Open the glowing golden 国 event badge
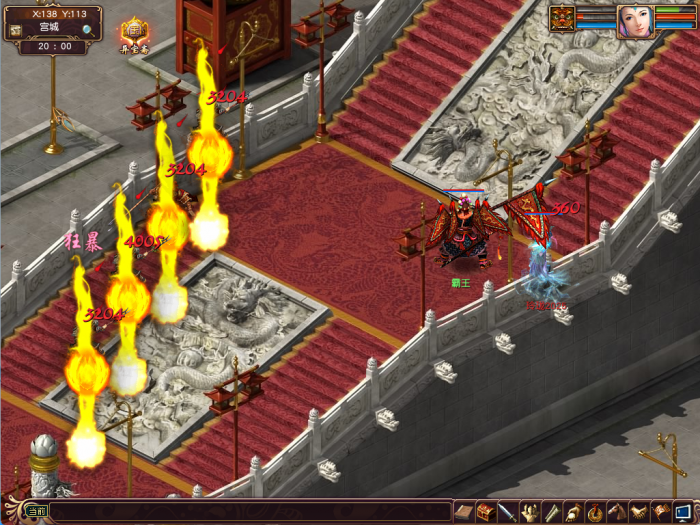Viewport: 700px width, 525px height. pyautogui.click(x=132, y=31)
